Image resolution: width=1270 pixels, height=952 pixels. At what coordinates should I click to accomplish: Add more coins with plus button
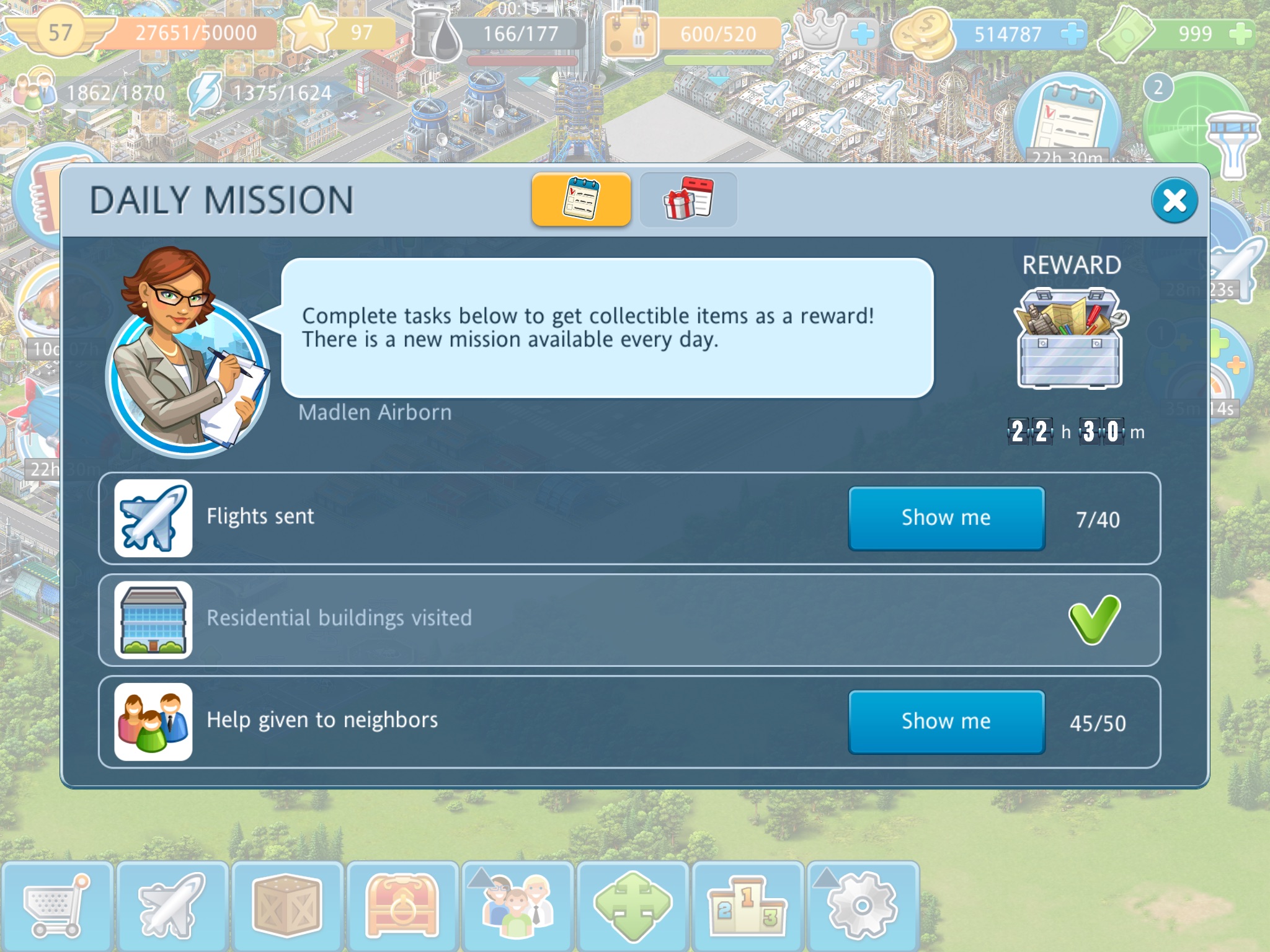[x=1072, y=33]
